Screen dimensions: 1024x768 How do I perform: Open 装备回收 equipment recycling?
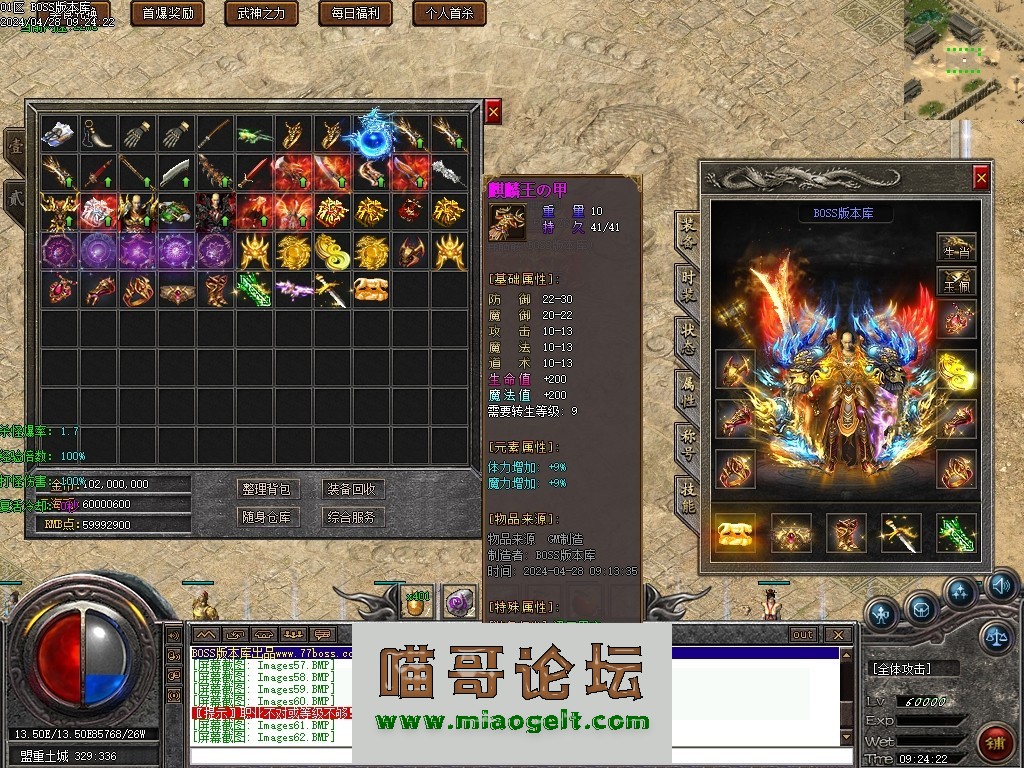click(x=352, y=489)
